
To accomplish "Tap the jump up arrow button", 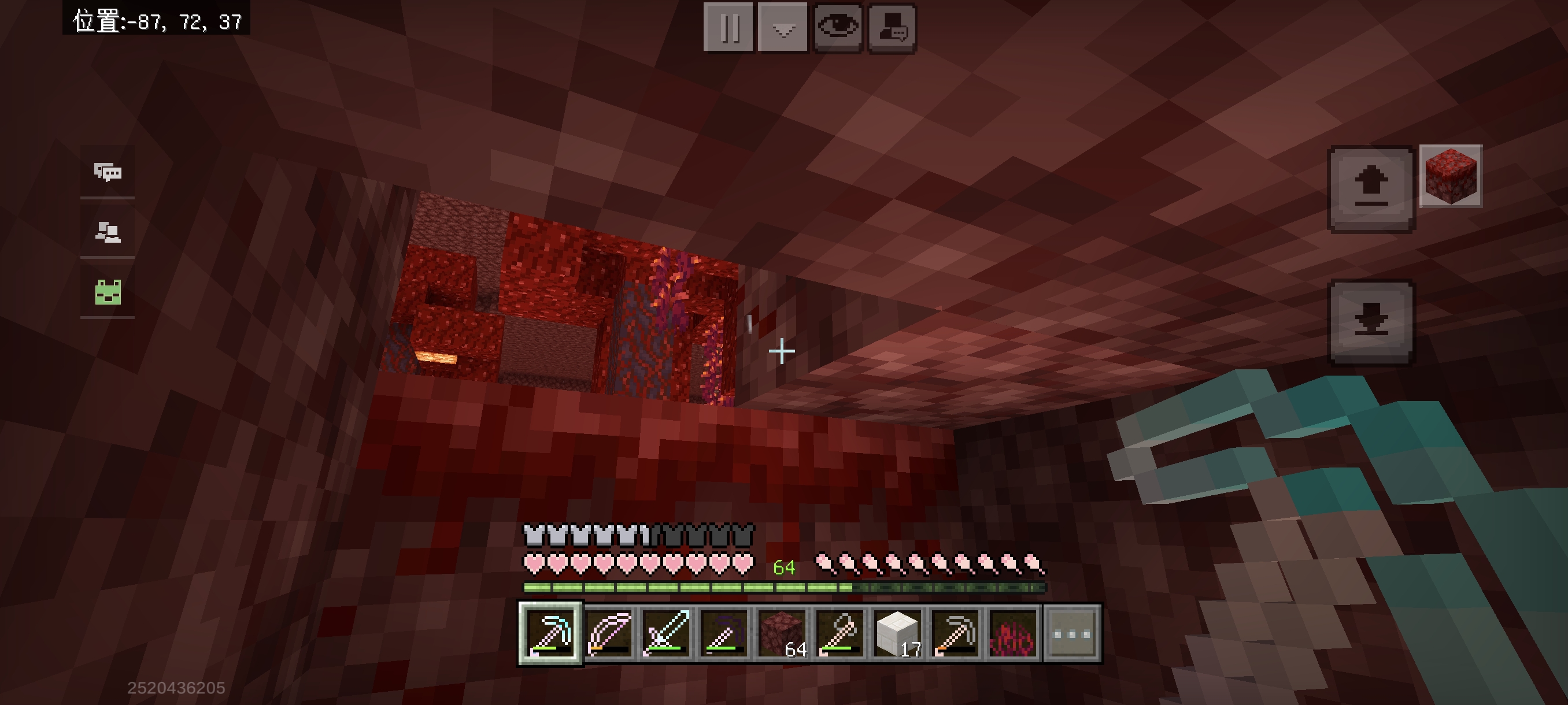I will [1371, 188].
